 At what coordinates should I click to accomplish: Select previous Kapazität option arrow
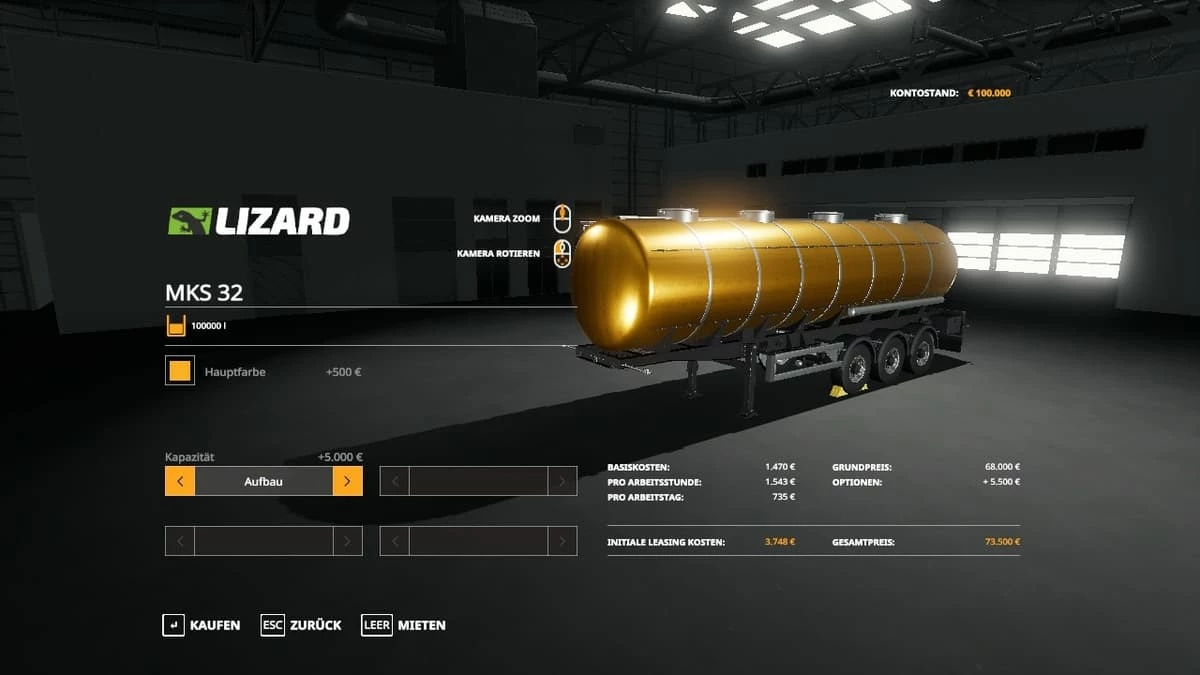(180, 481)
